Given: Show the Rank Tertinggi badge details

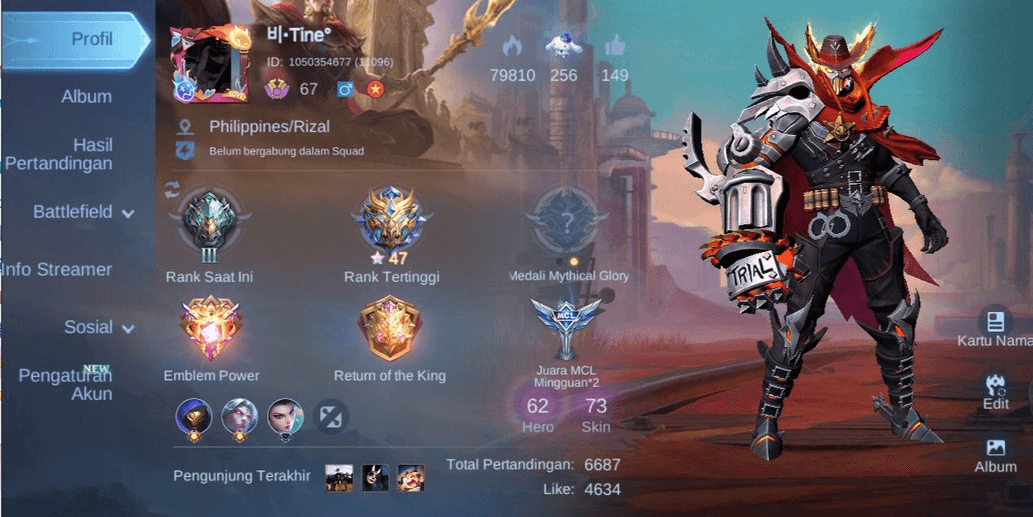Looking at the screenshot, I should click(x=391, y=225).
